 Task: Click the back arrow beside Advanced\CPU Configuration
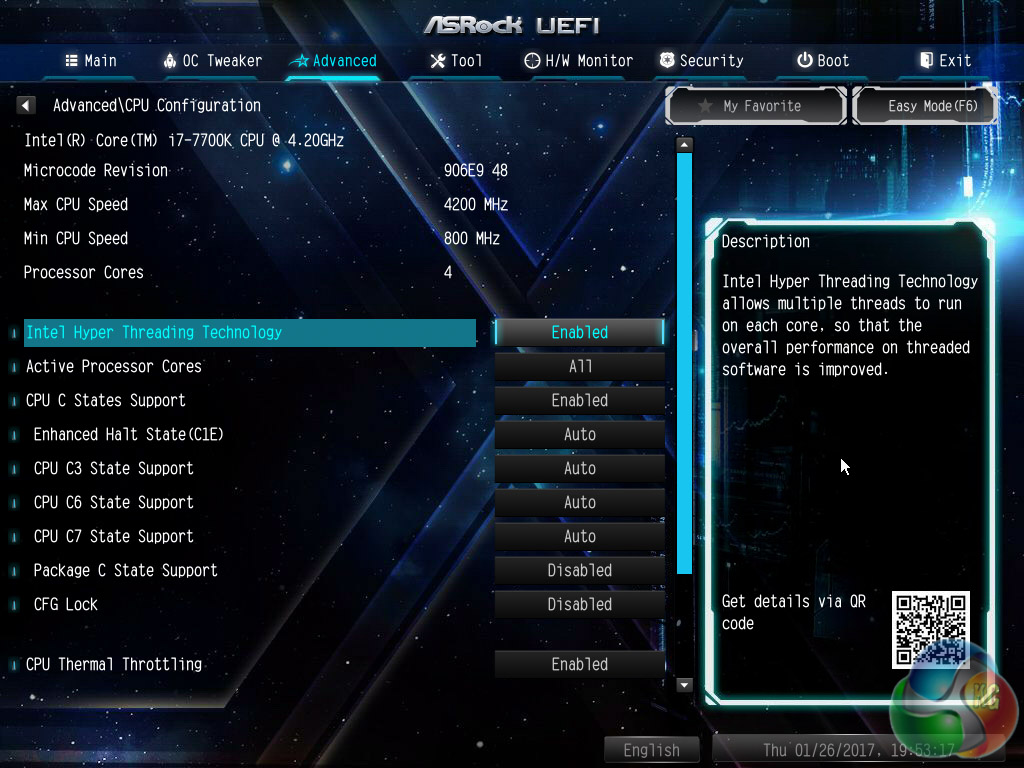click(27, 105)
